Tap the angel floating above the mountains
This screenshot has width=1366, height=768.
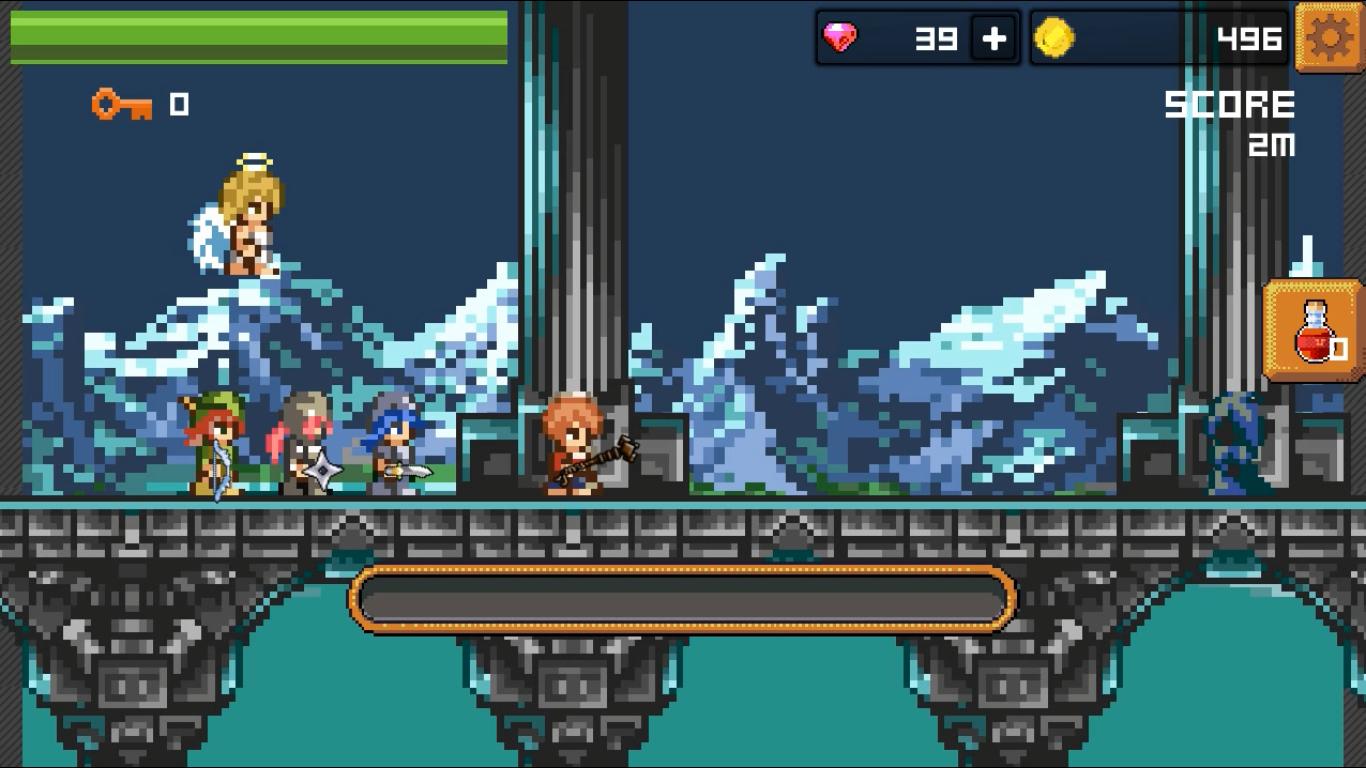coord(248,215)
